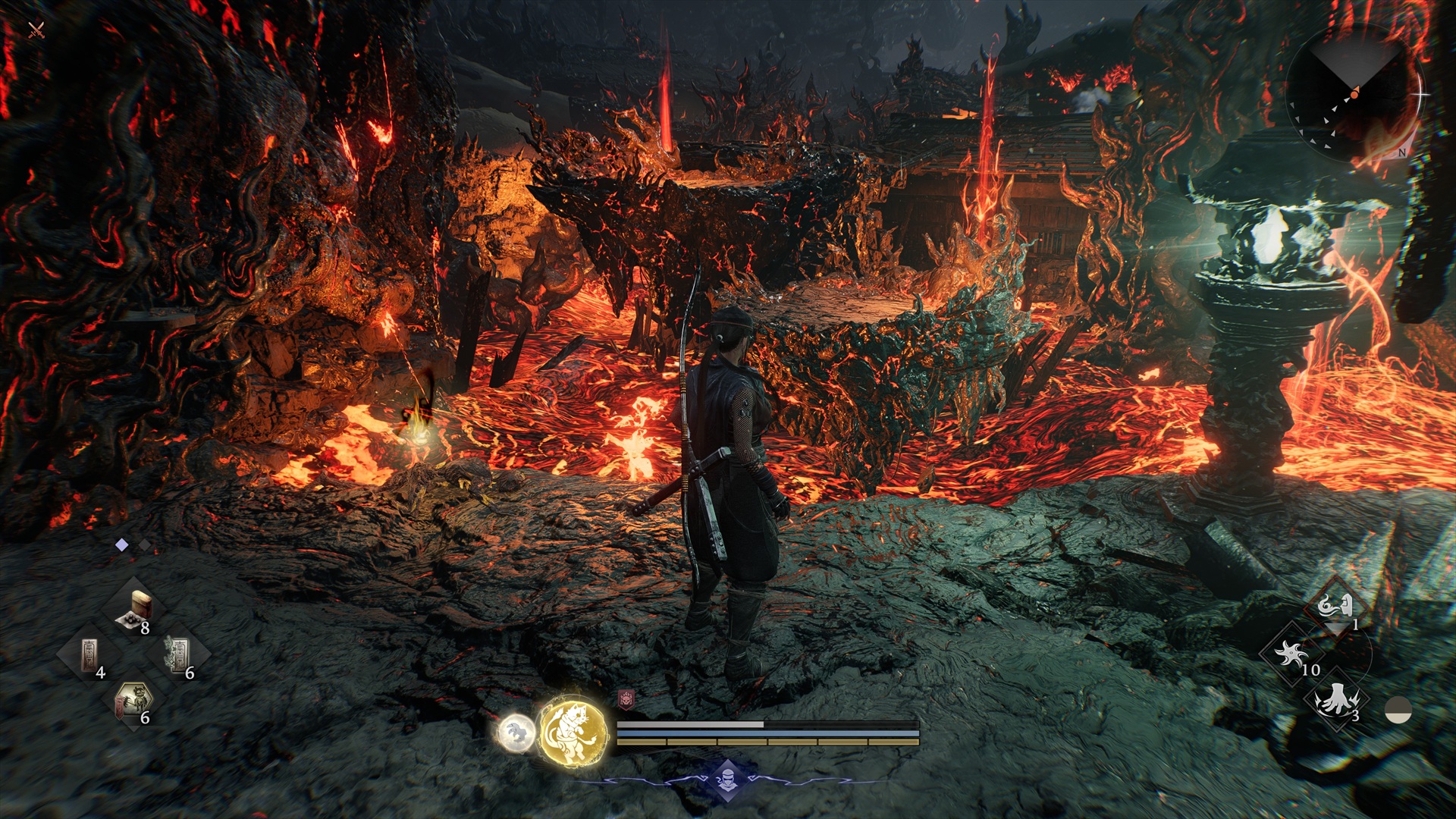Image resolution: width=1456 pixels, height=819 pixels.
Task: Use the smoke breath ninjutsu slot
Action: click(1335, 607)
